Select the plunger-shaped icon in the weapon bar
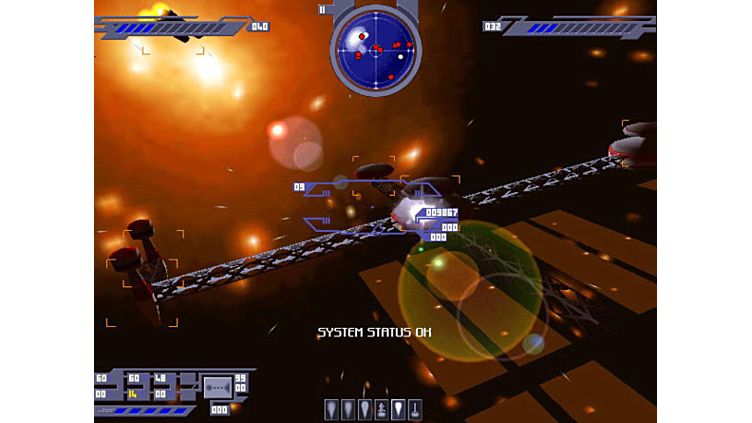Screen dimensions: 752x423 (415, 410)
